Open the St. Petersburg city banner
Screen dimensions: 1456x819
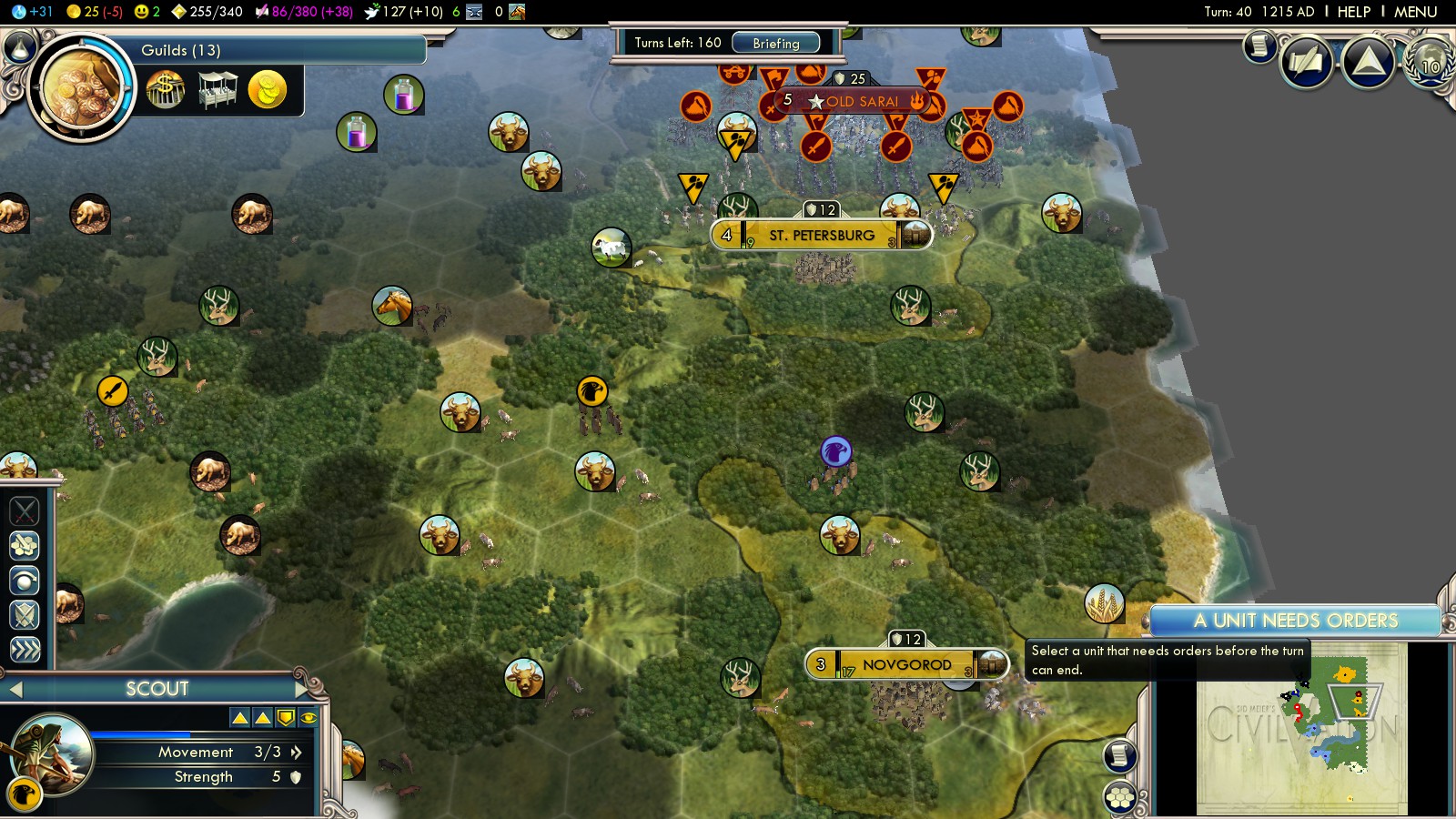tap(821, 235)
